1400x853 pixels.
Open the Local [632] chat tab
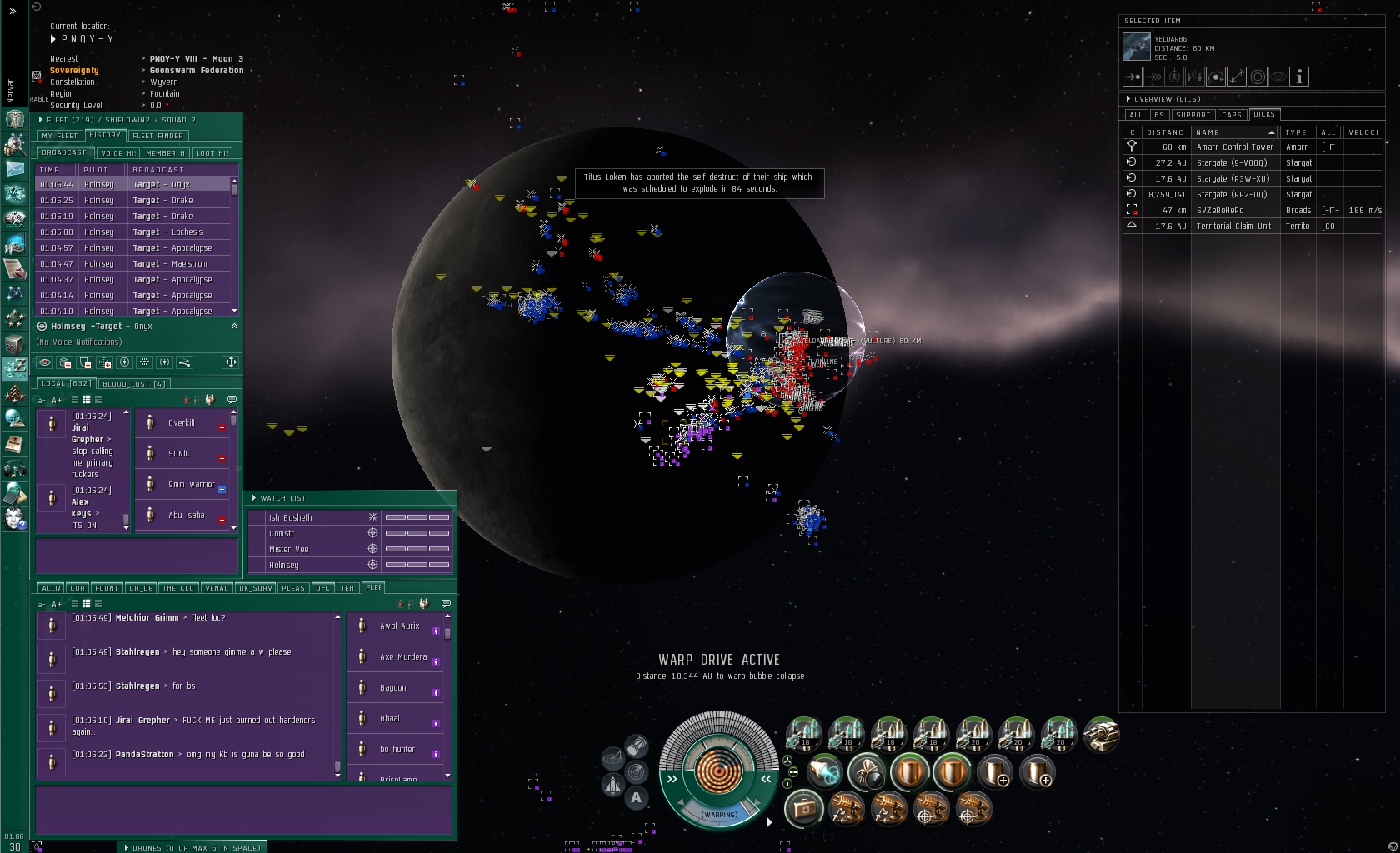(x=66, y=383)
